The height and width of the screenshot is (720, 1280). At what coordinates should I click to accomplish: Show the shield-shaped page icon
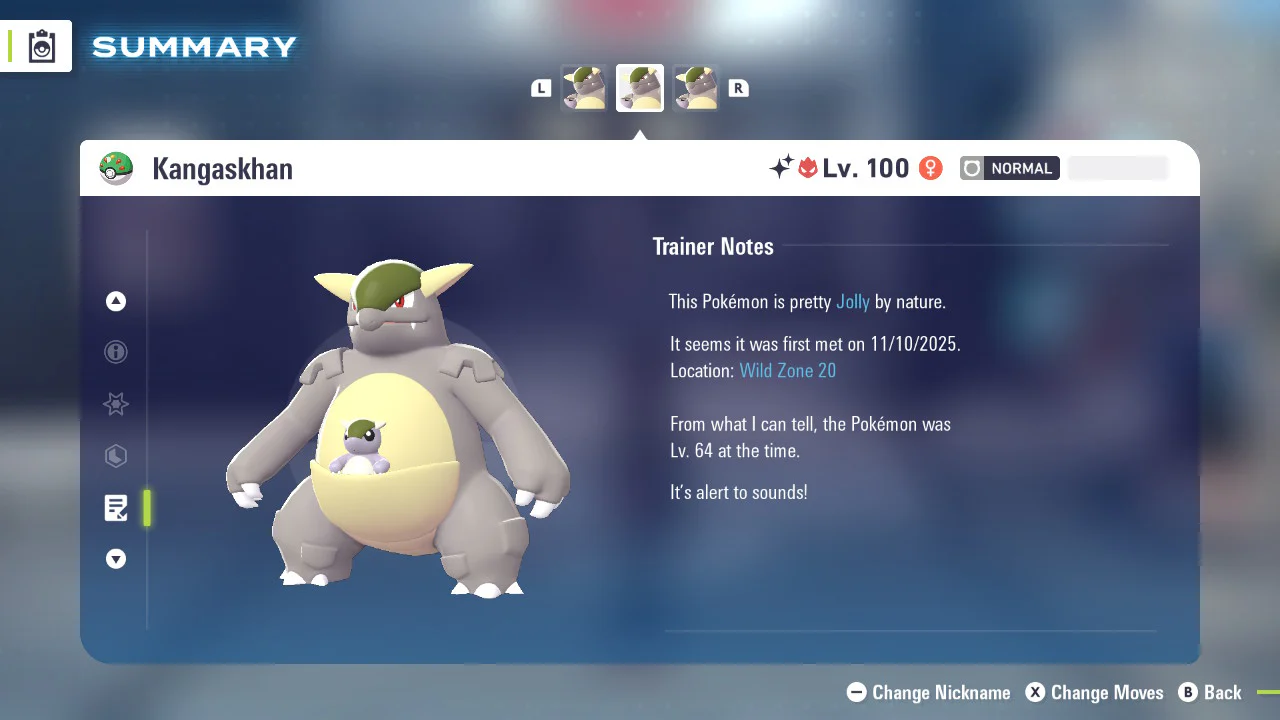[116, 456]
